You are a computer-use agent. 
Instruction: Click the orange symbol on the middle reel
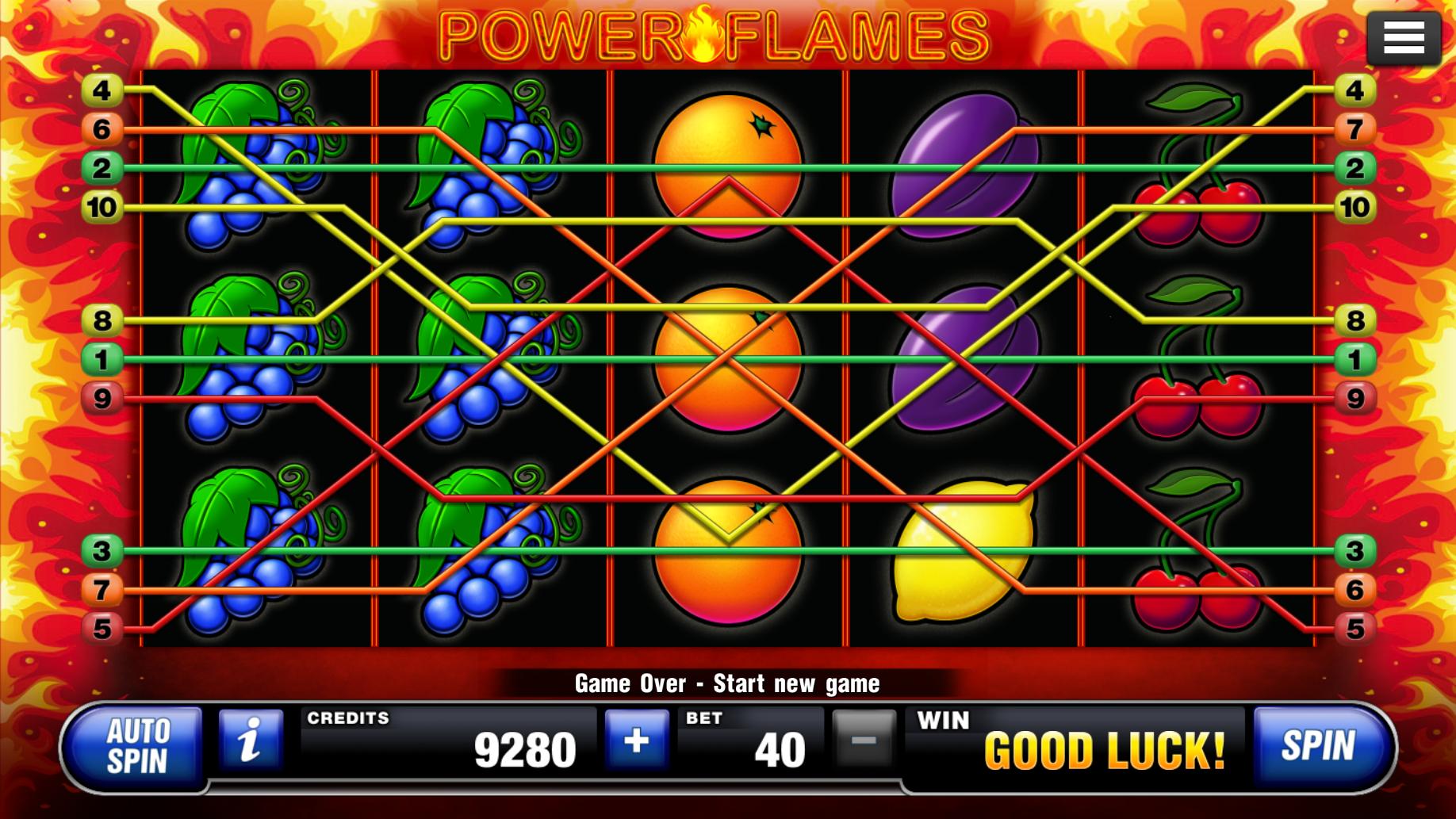tap(727, 357)
